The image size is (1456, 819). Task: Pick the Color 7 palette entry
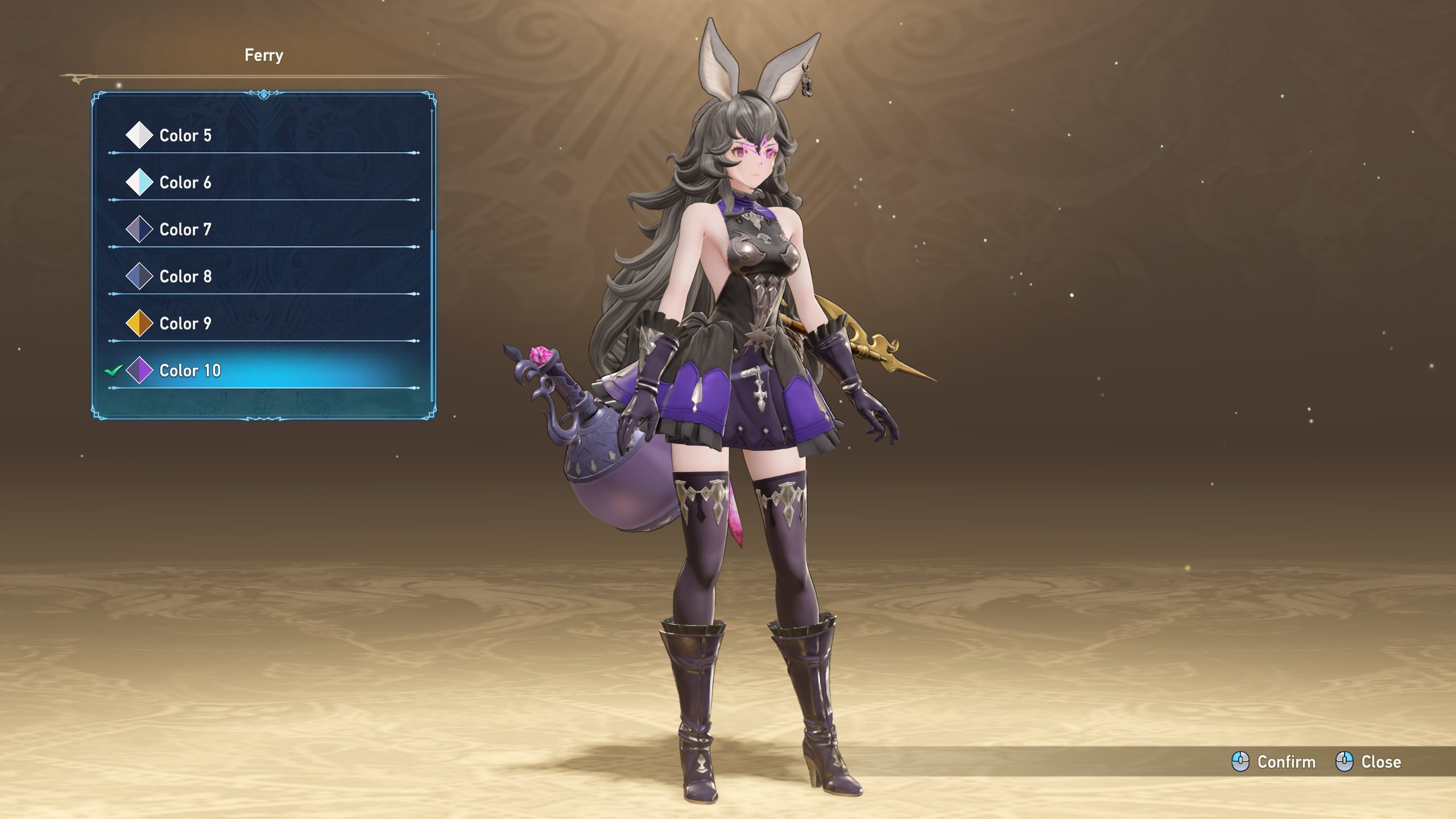185,230
